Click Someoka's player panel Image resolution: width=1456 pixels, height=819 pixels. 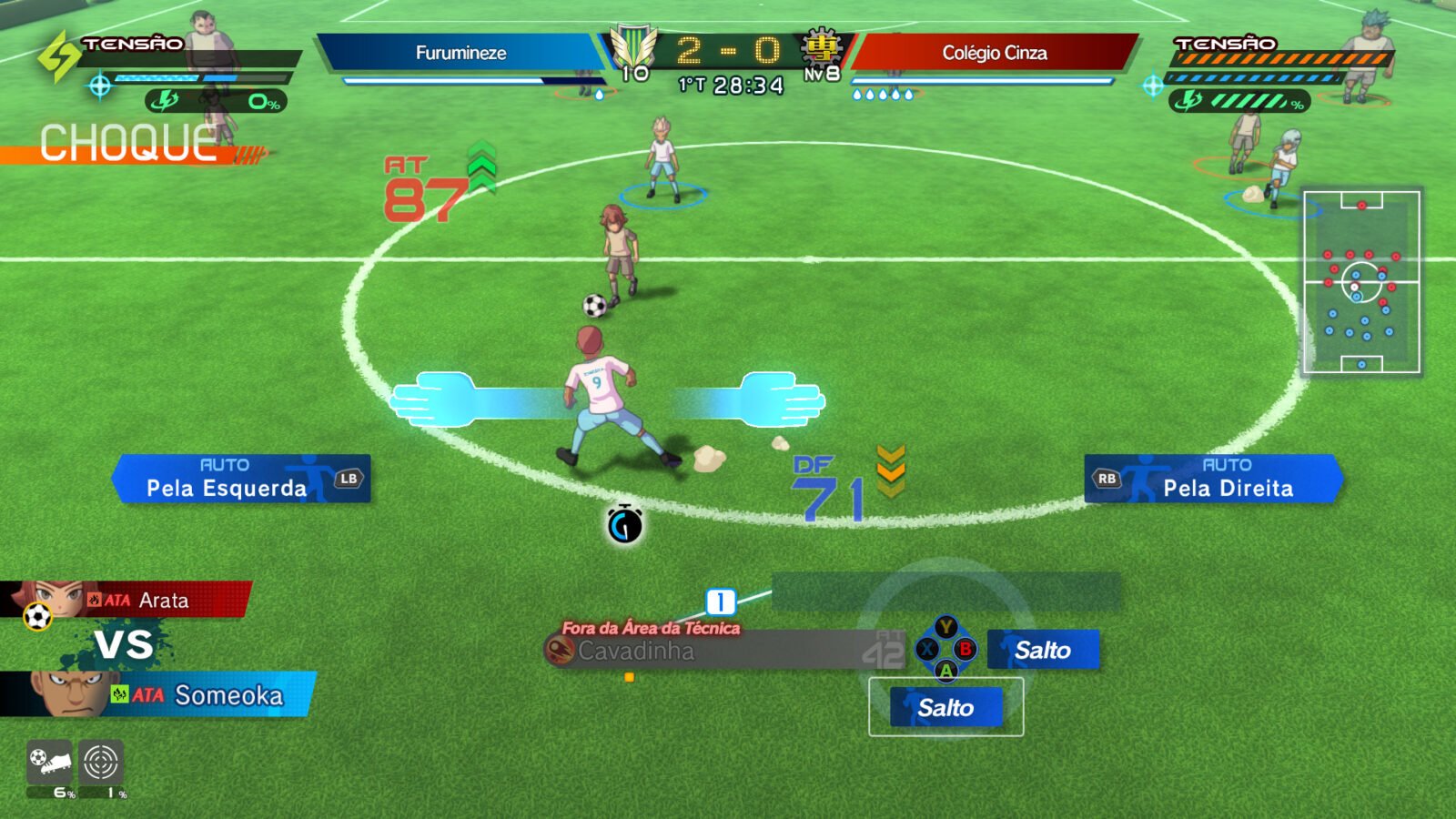[x=159, y=695]
